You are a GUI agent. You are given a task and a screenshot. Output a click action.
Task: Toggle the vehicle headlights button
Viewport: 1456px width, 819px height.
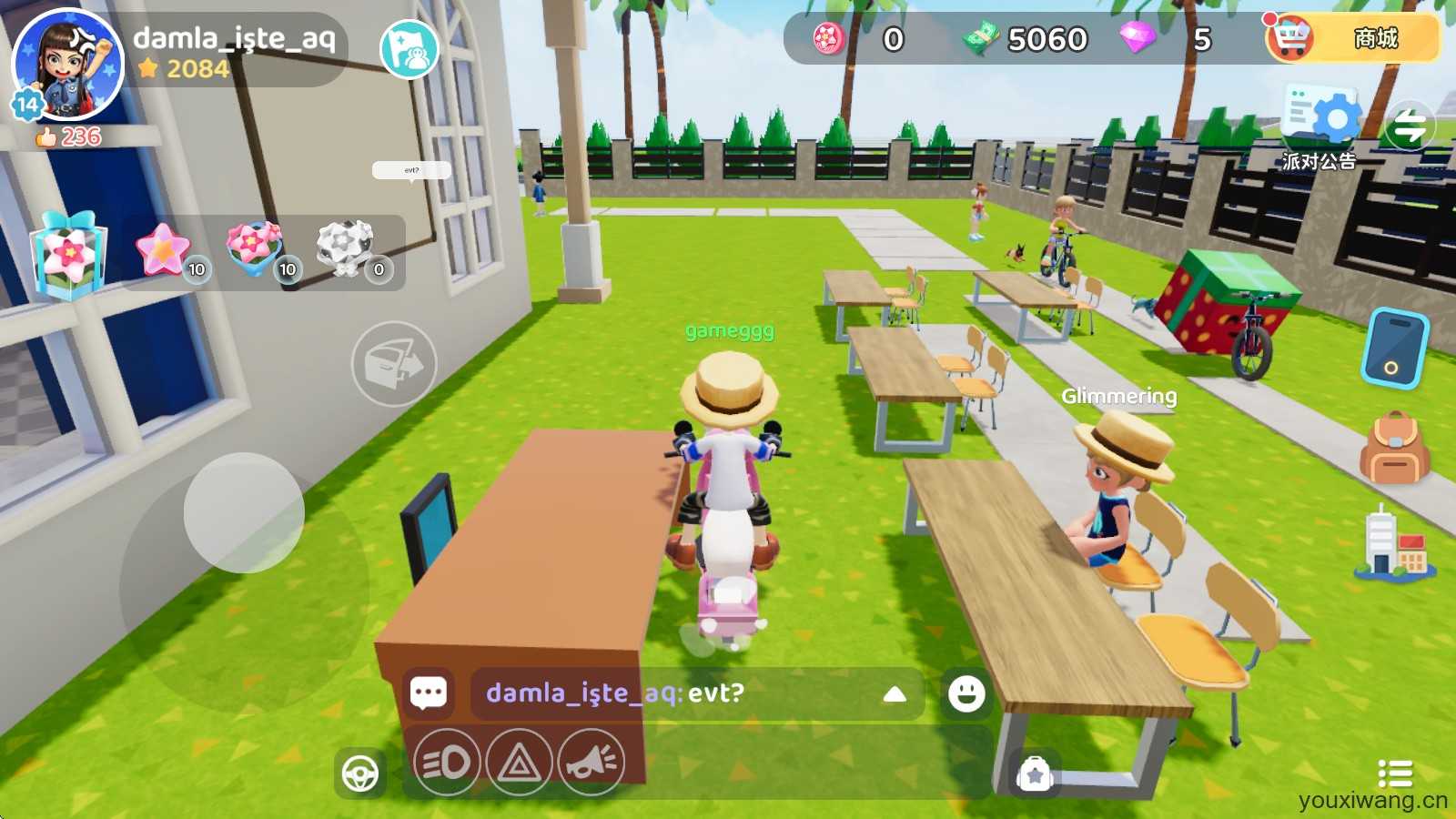(x=447, y=762)
